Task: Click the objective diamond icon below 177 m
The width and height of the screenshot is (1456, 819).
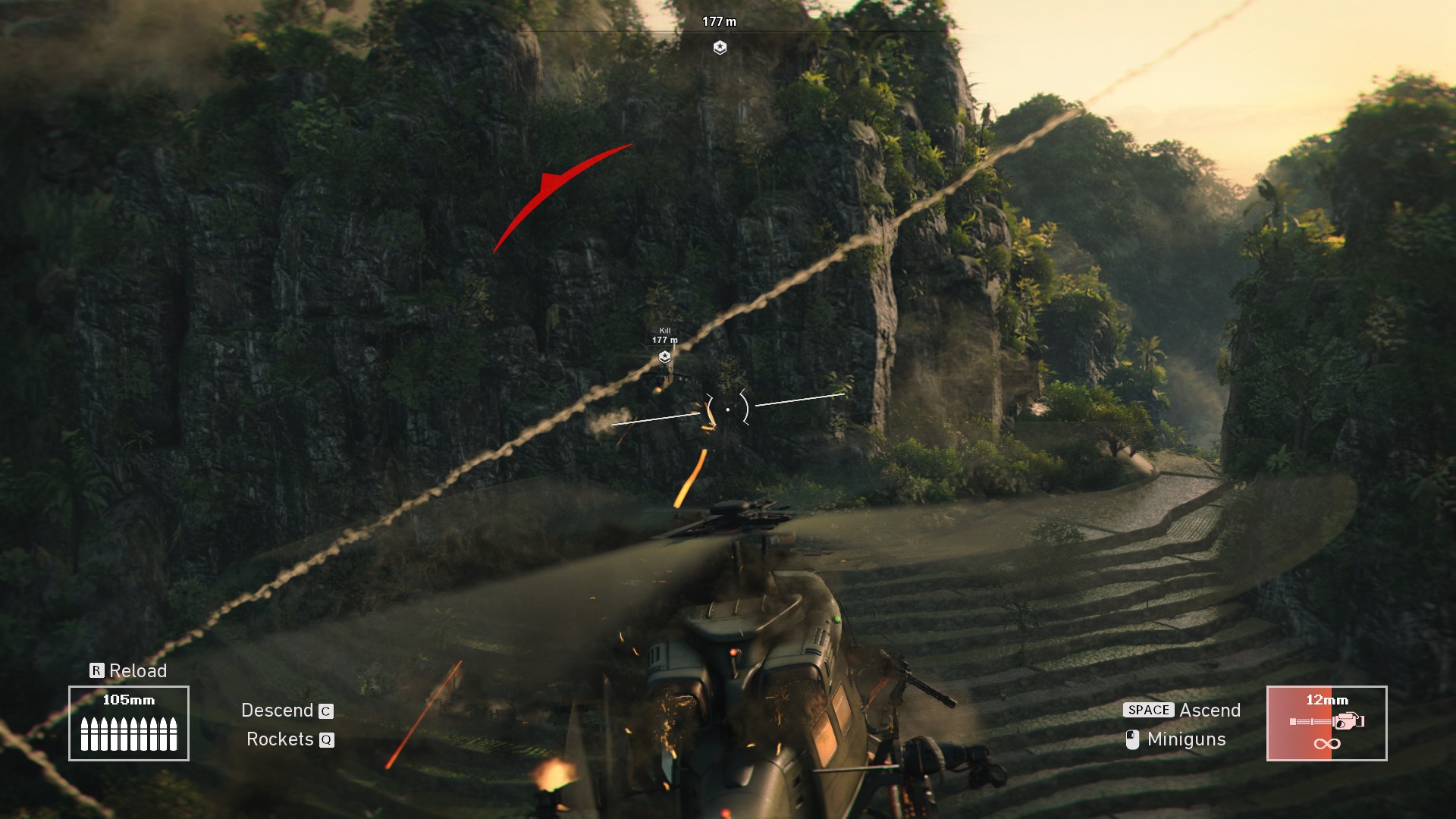Action: point(719,48)
